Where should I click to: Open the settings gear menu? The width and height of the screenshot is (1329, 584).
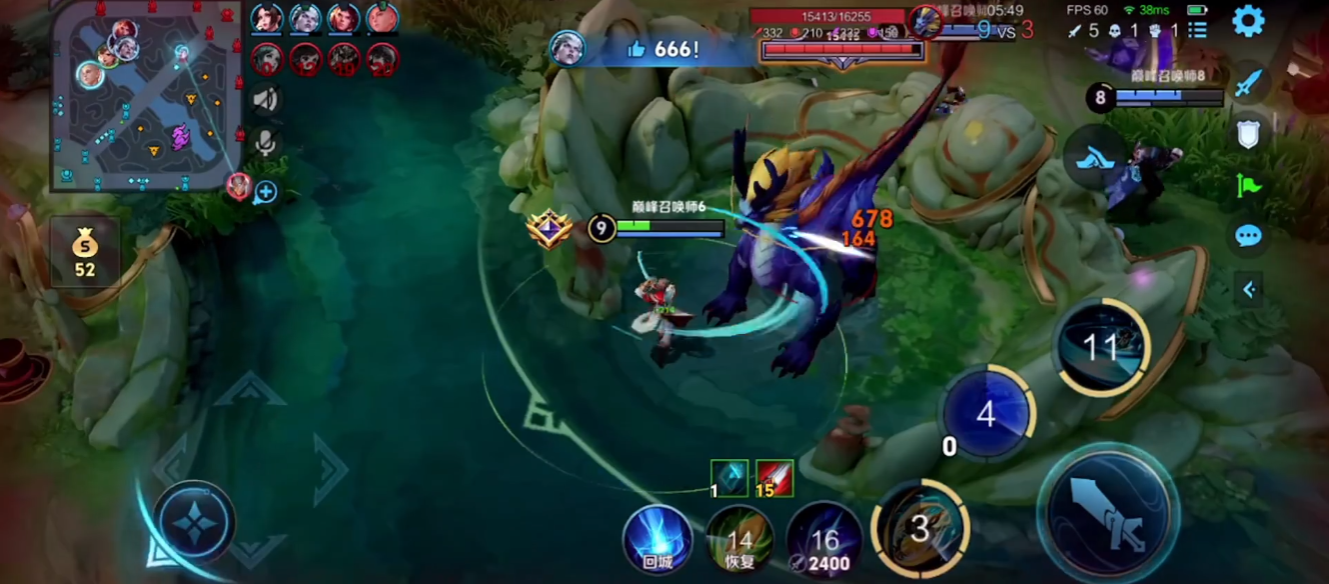pos(1248,21)
